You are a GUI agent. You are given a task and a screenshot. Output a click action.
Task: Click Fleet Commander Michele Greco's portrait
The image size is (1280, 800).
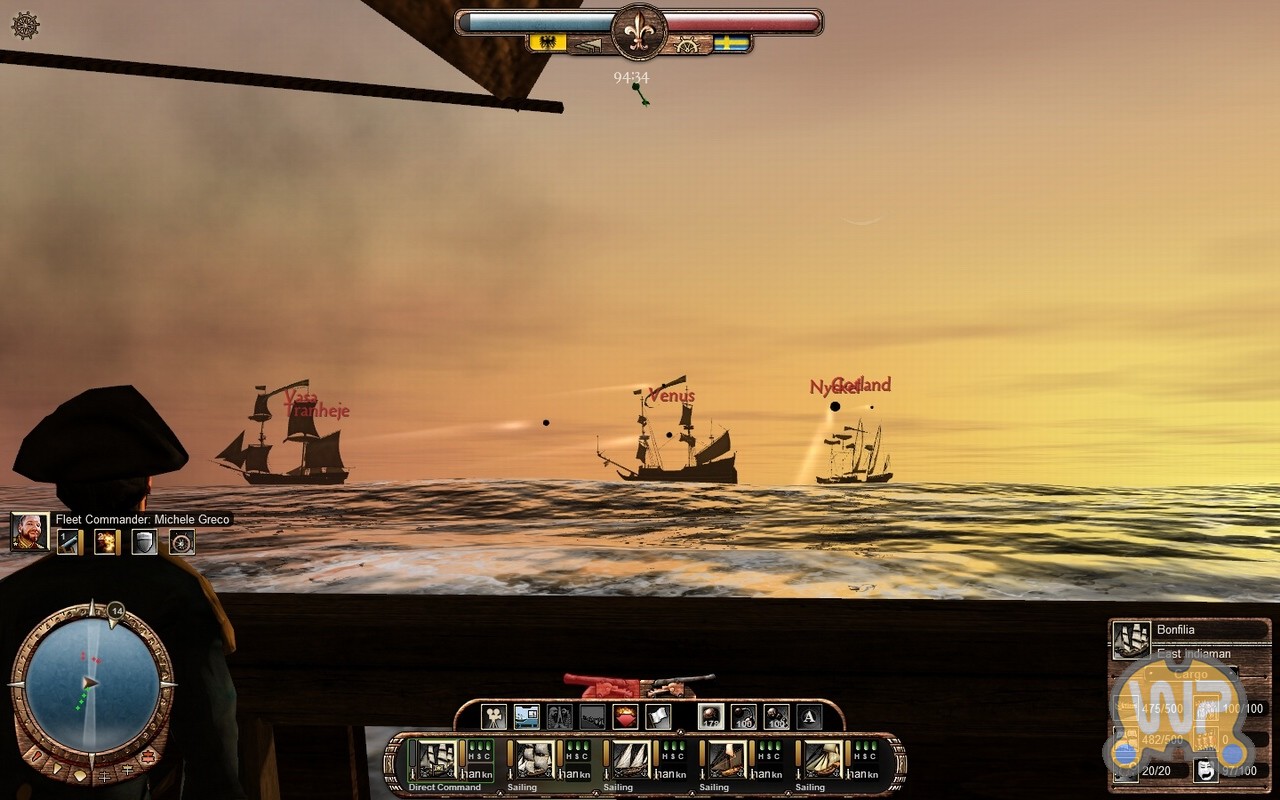30,532
